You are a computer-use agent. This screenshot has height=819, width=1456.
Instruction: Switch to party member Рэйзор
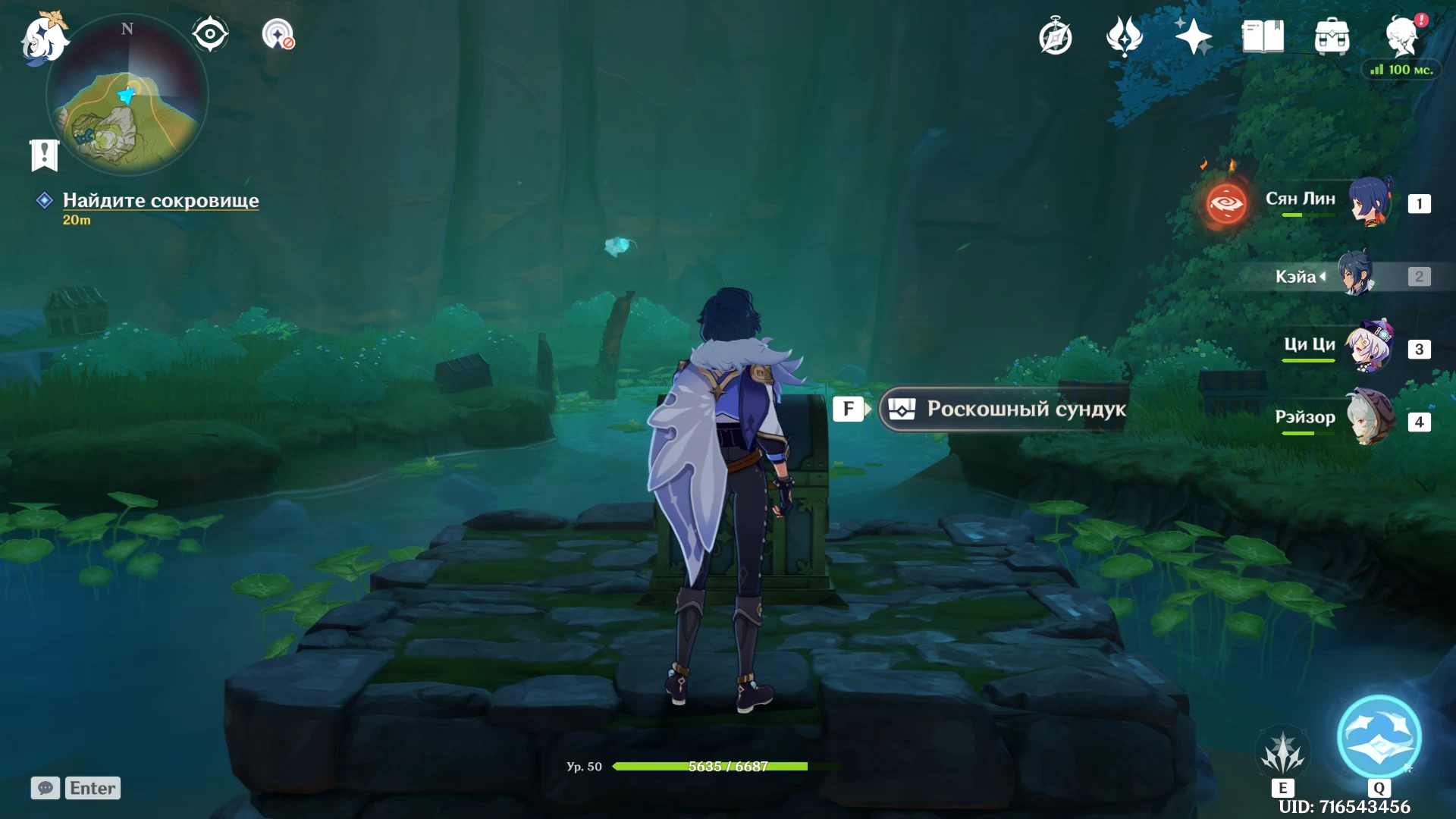click(x=1369, y=419)
